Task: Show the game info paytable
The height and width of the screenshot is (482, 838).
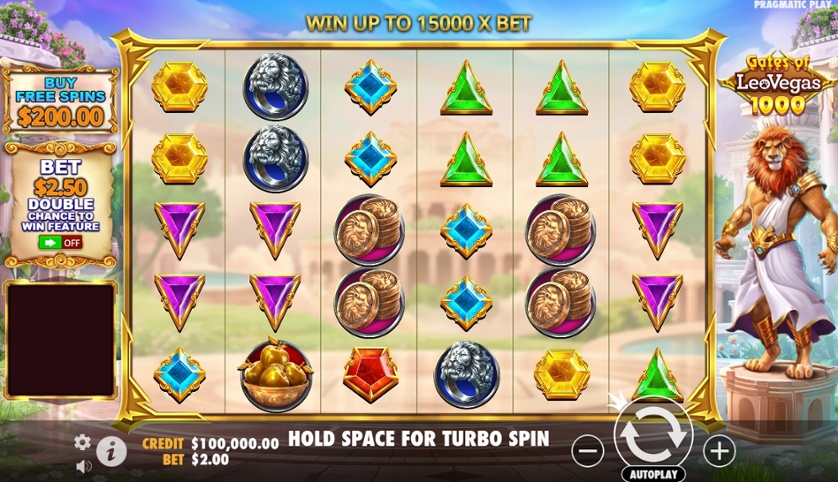Action: [111, 452]
